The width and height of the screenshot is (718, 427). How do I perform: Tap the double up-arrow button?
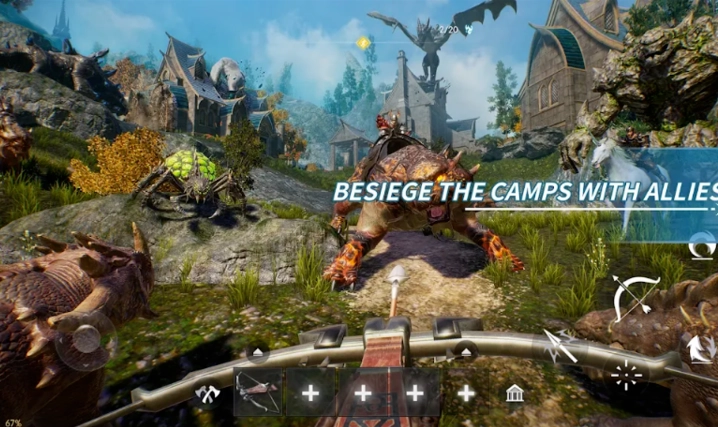(697, 348)
